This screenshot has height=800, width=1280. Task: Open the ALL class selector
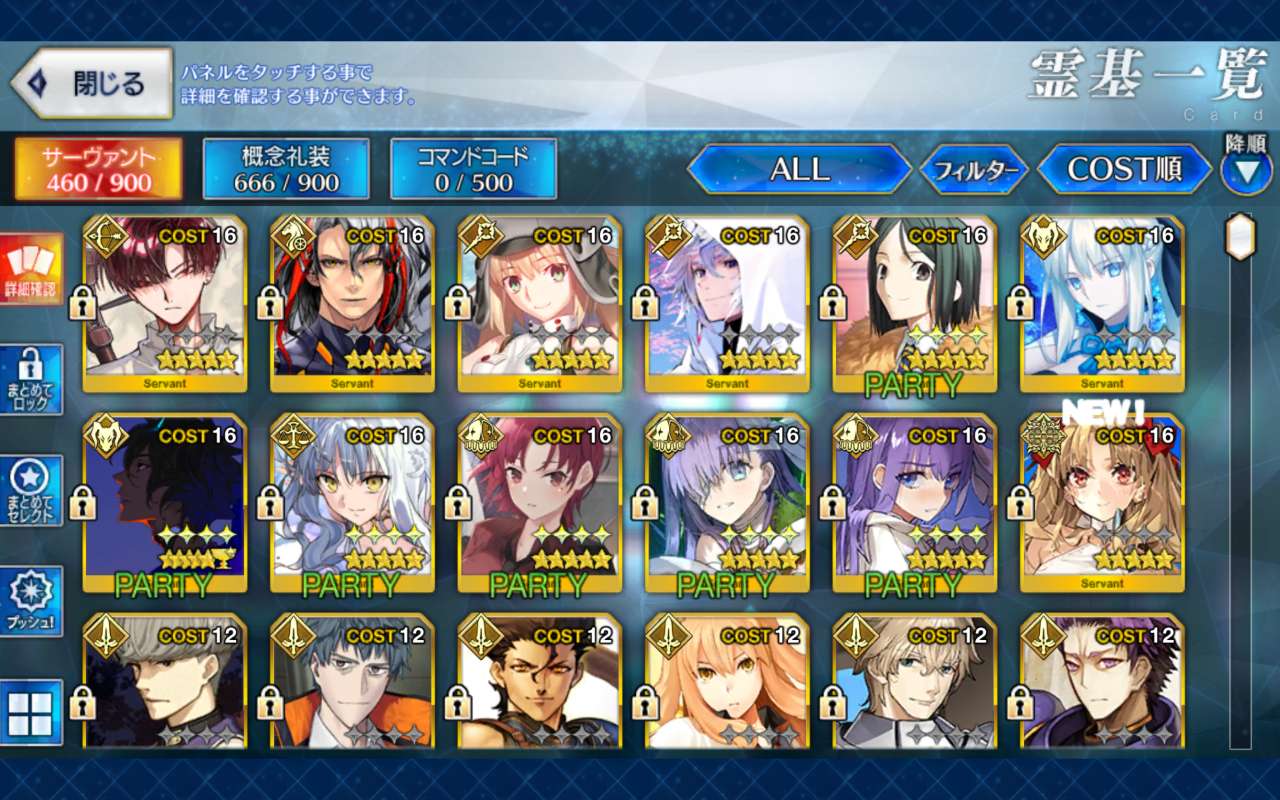[x=799, y=170]
